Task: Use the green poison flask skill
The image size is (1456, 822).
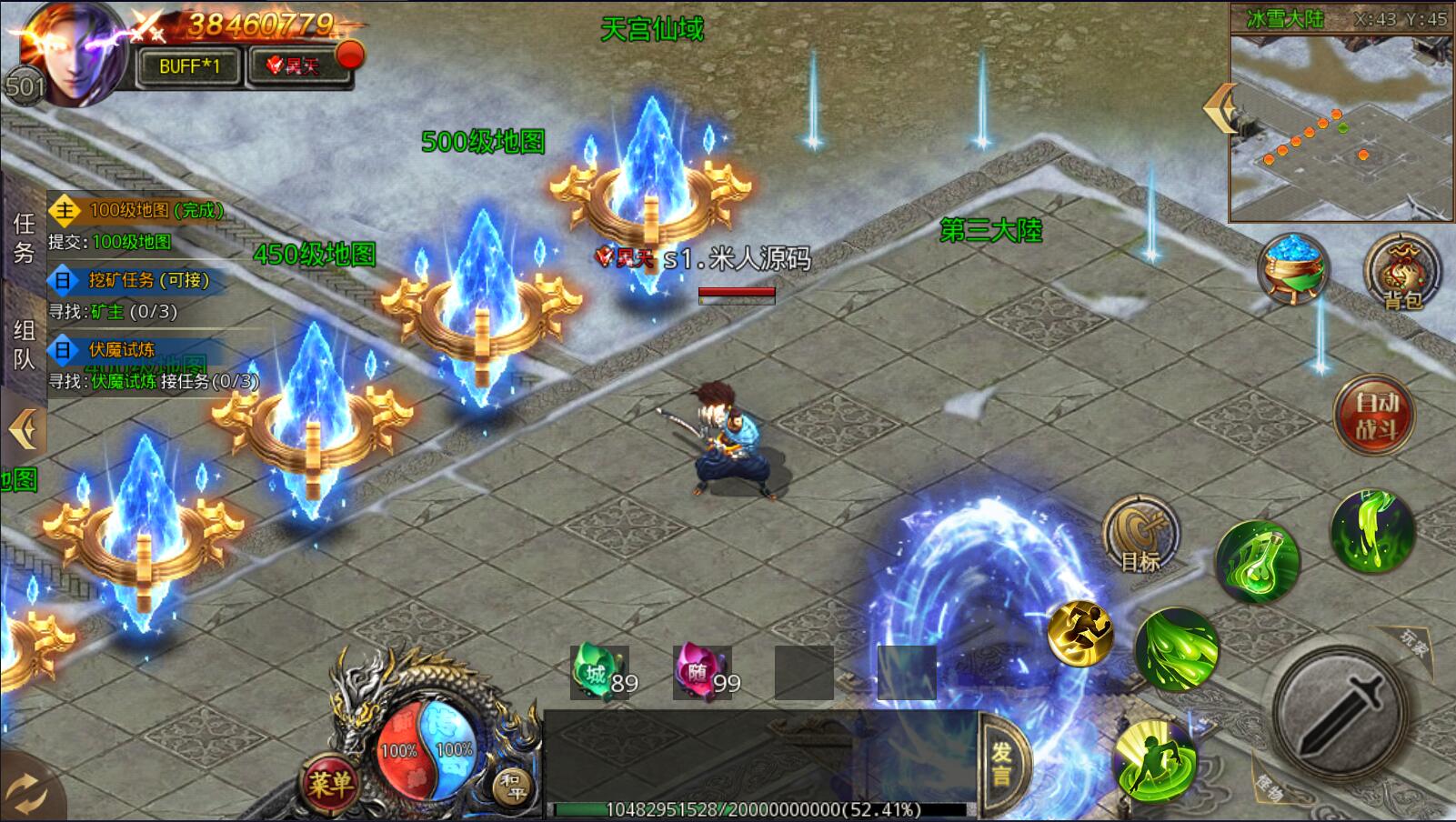Action: click(1257, 561)
